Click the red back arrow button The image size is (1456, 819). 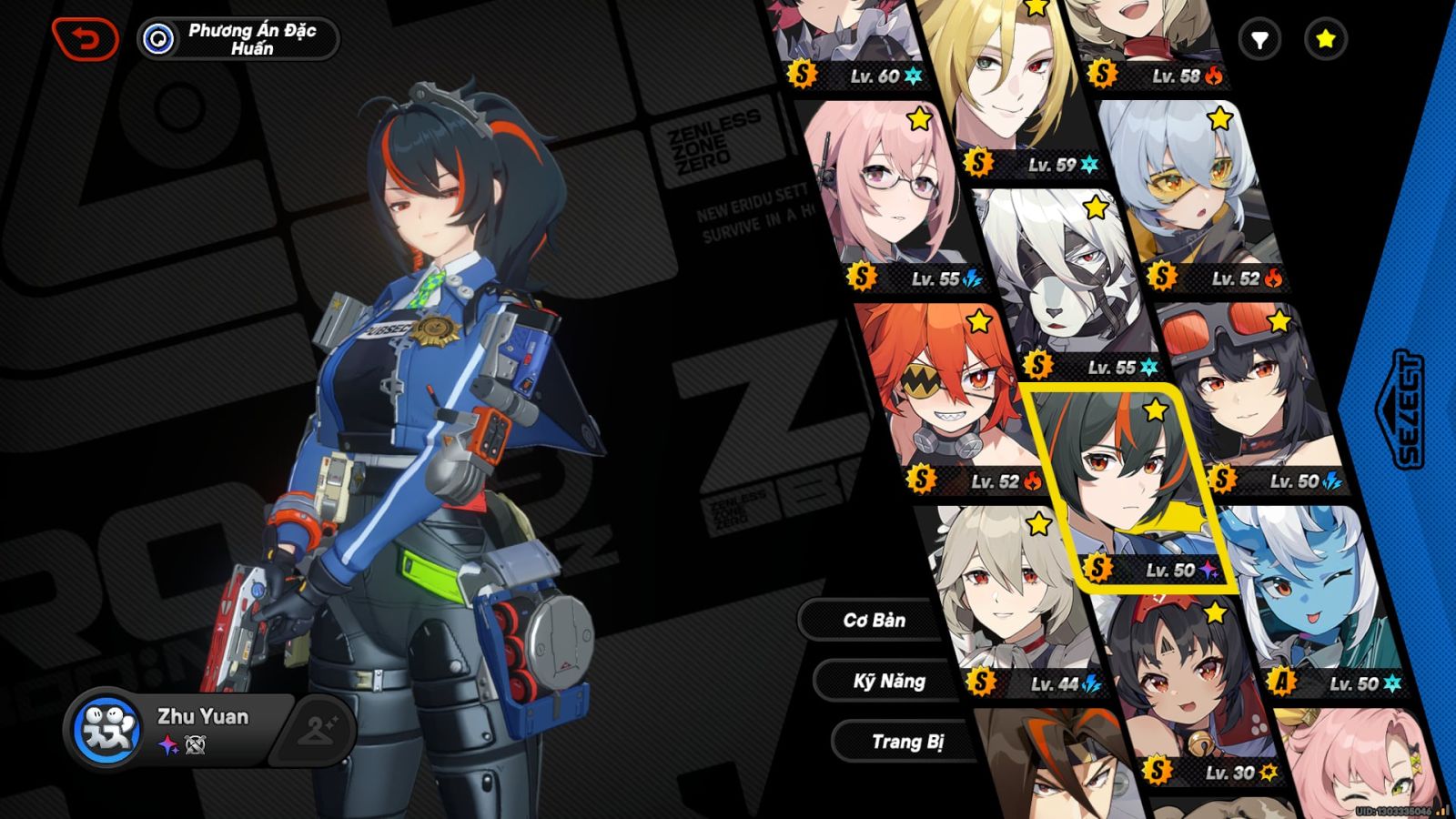[85, 40]
